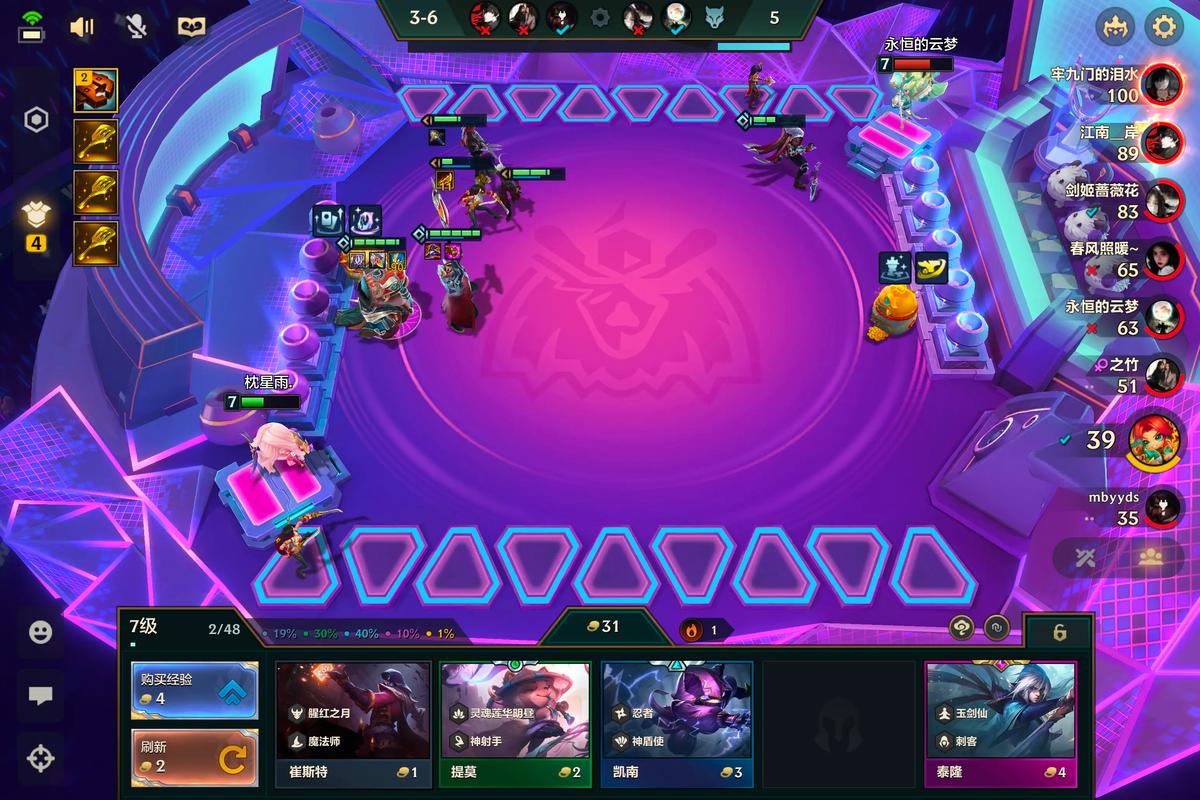Open the emote smiley face button

pyautogui.click(x=40, y=632)
